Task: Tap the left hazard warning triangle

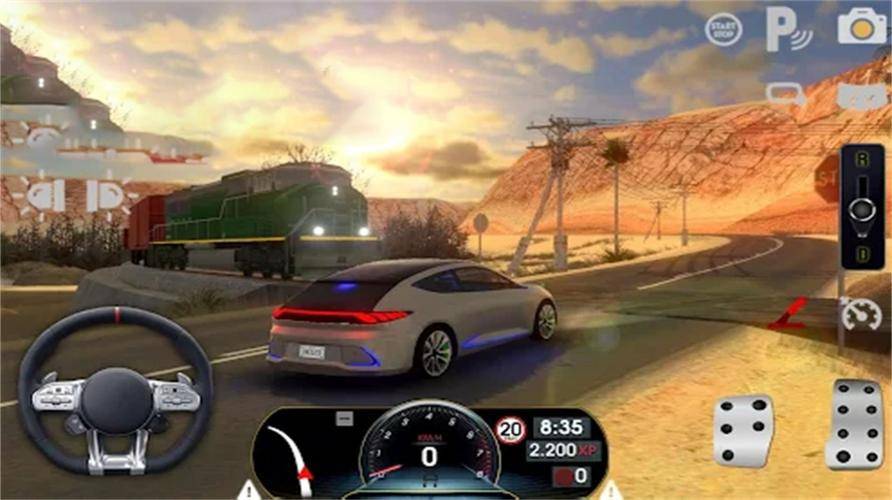Action: pyautogui.click(x=248, y=490)
